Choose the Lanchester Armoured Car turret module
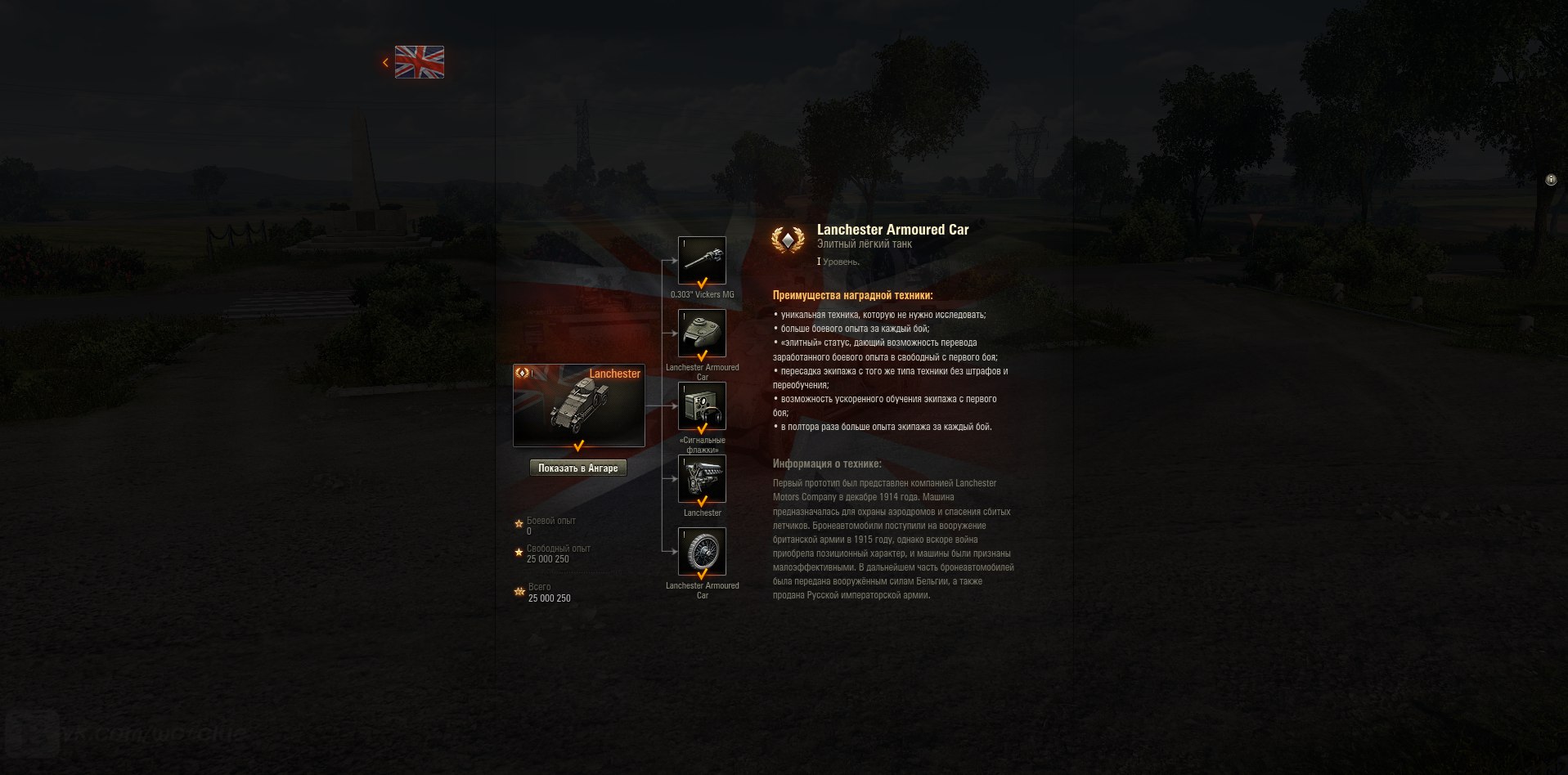 pos(702,334)
